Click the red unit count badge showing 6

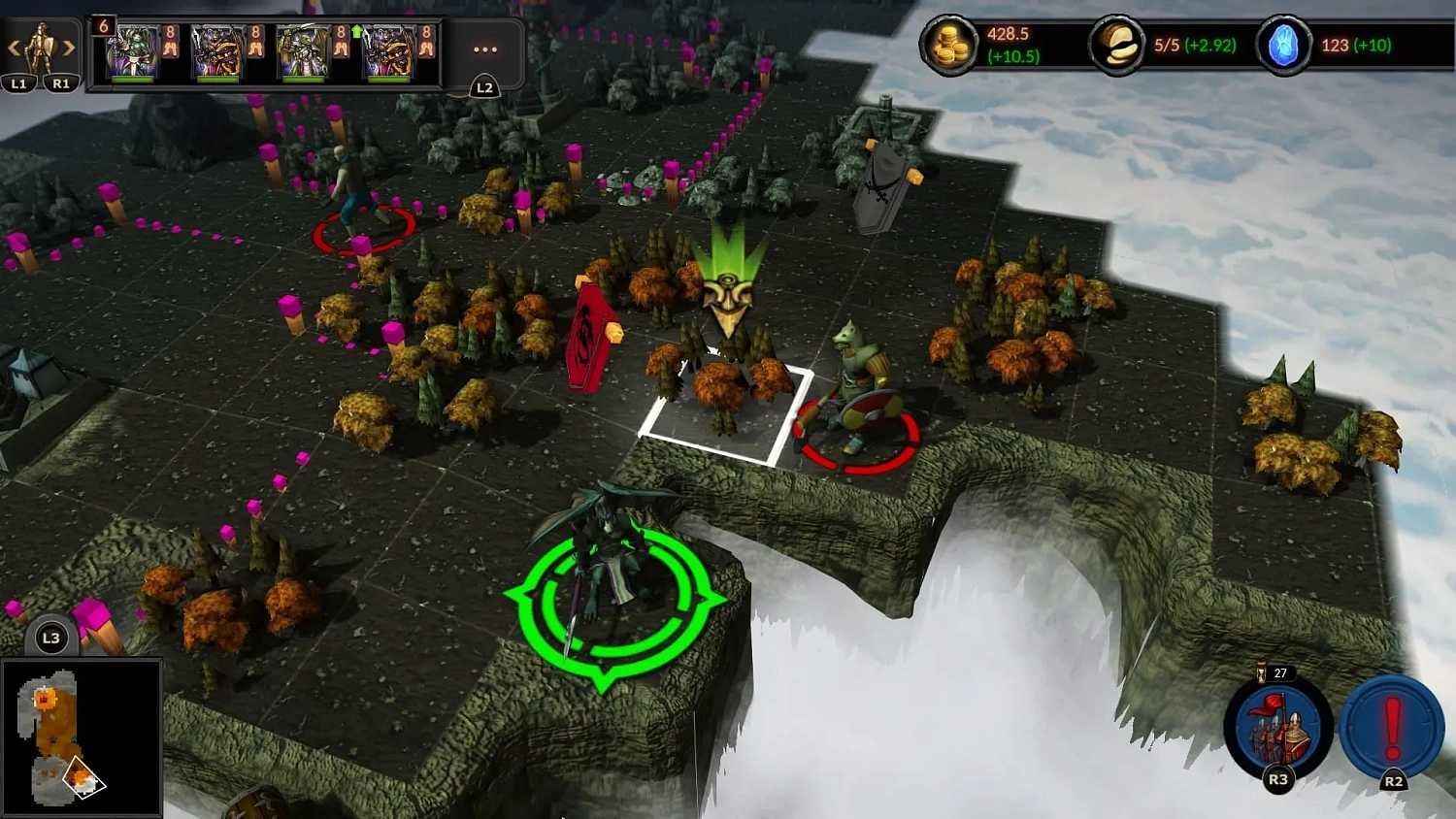[102, 26]
